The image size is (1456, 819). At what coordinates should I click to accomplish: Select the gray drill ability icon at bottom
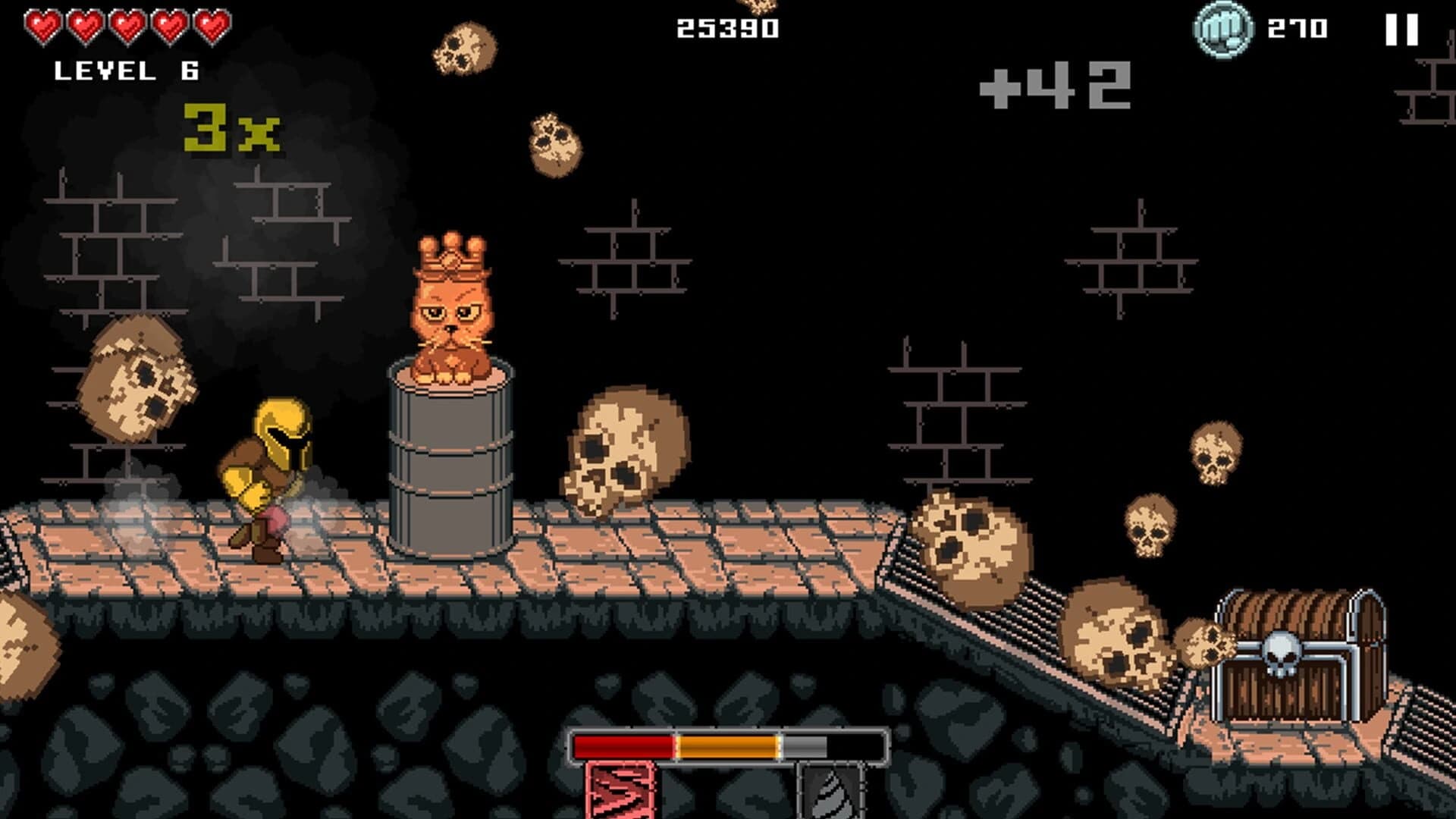(x=832, y=793)
